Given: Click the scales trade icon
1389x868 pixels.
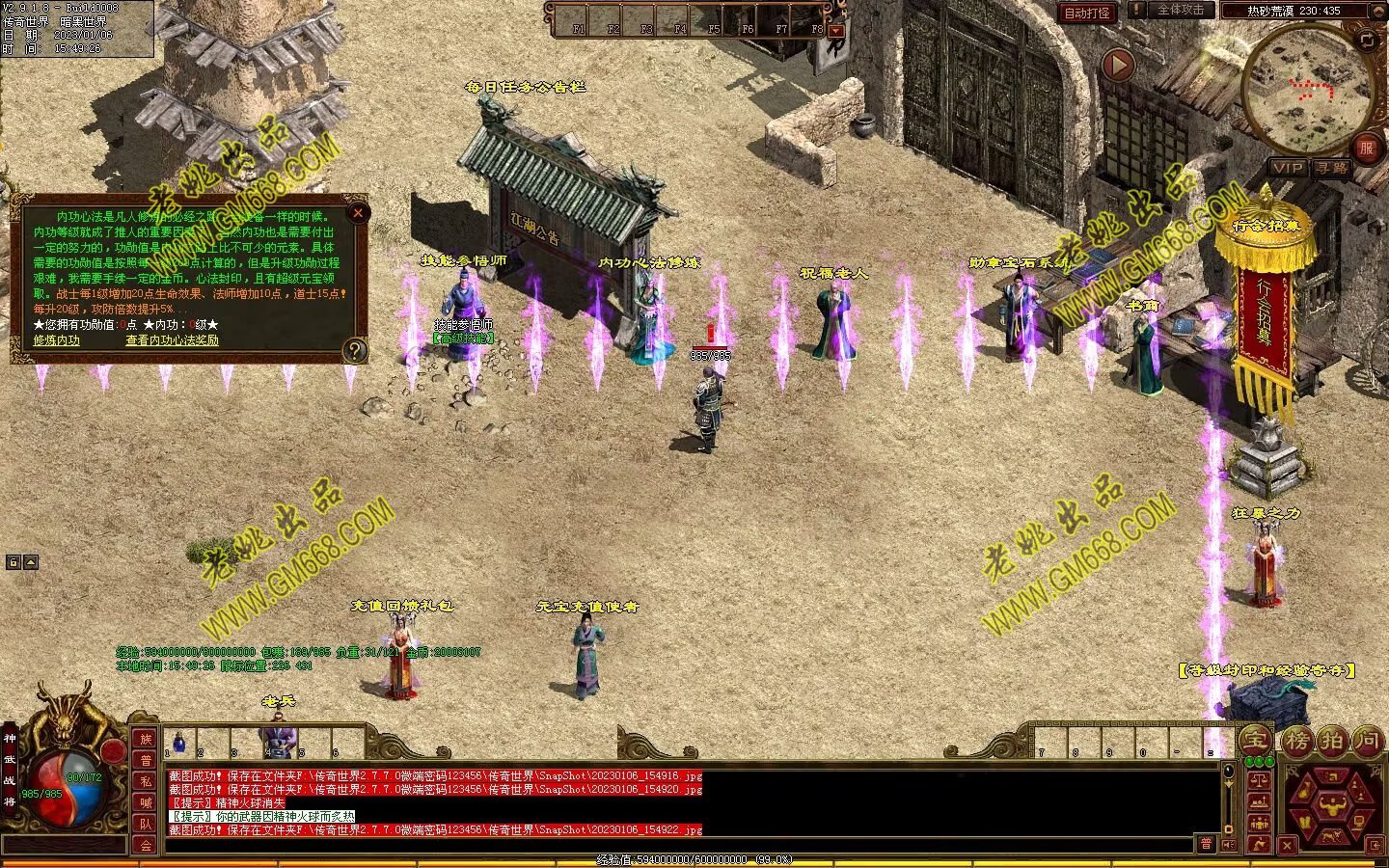Looking at the screenshot, I should 1259,777.
